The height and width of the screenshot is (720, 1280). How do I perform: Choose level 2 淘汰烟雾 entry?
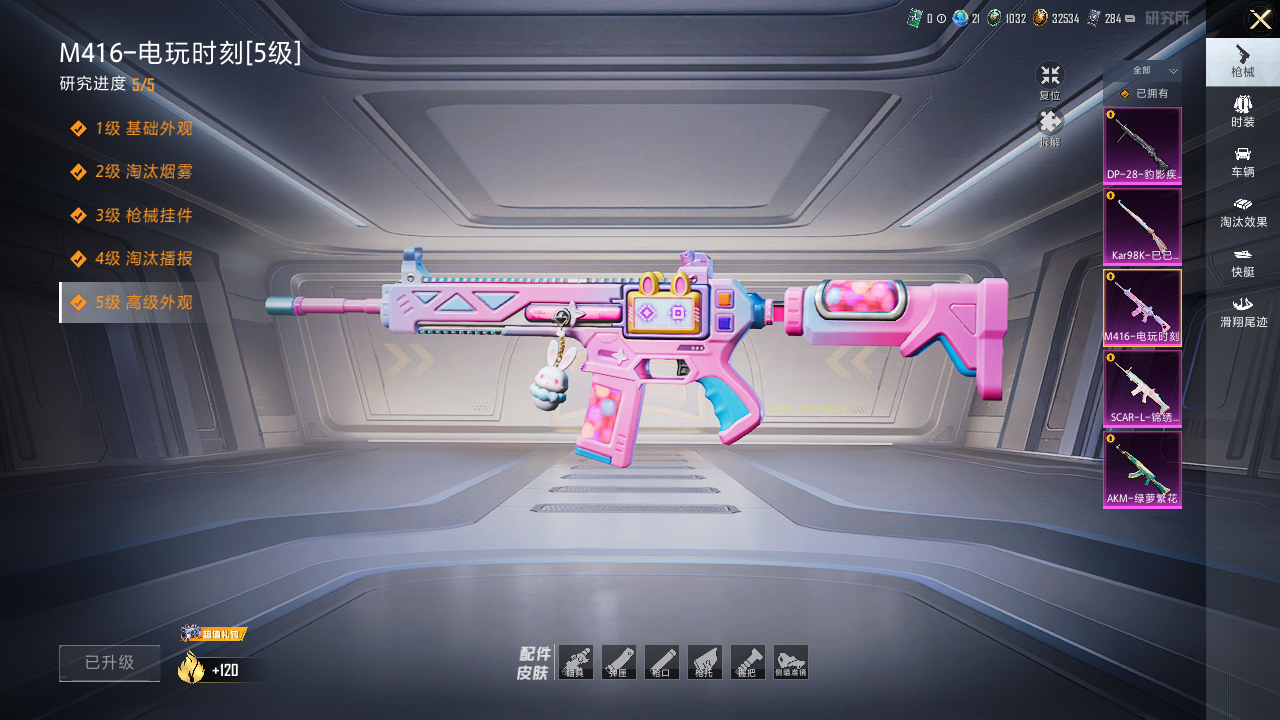(132, 172)
